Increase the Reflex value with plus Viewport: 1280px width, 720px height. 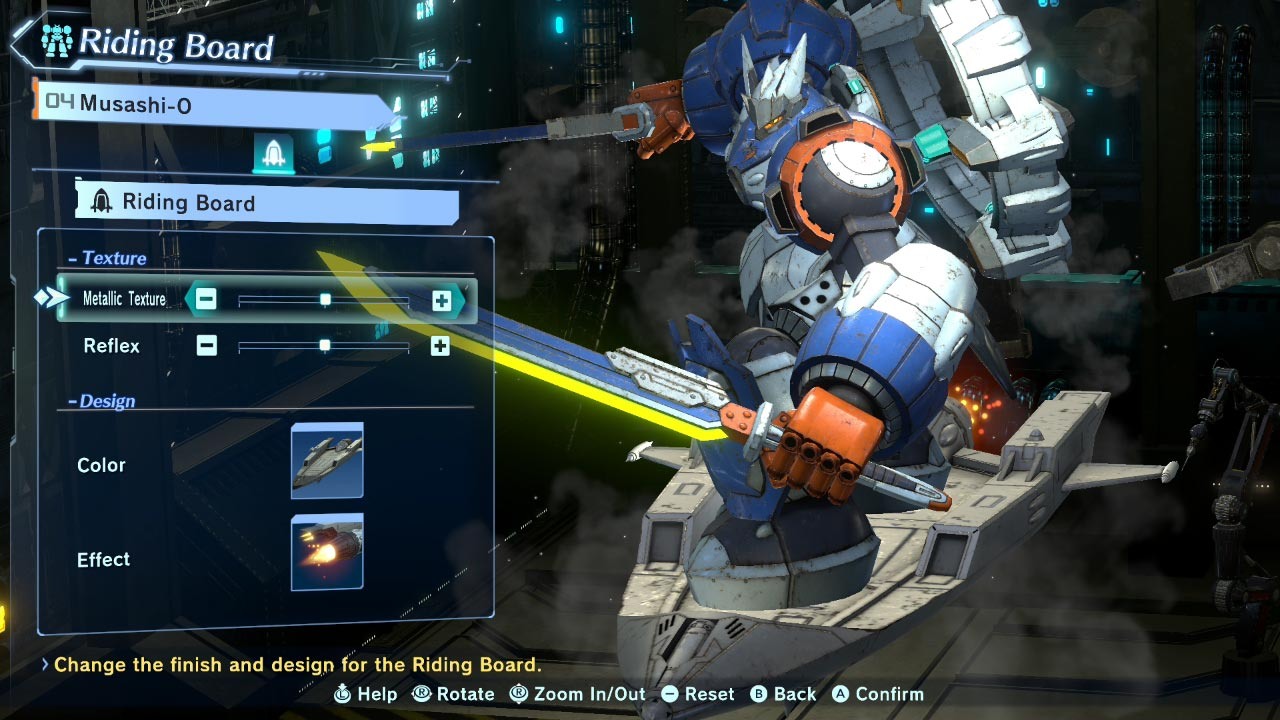click(440, 346)
